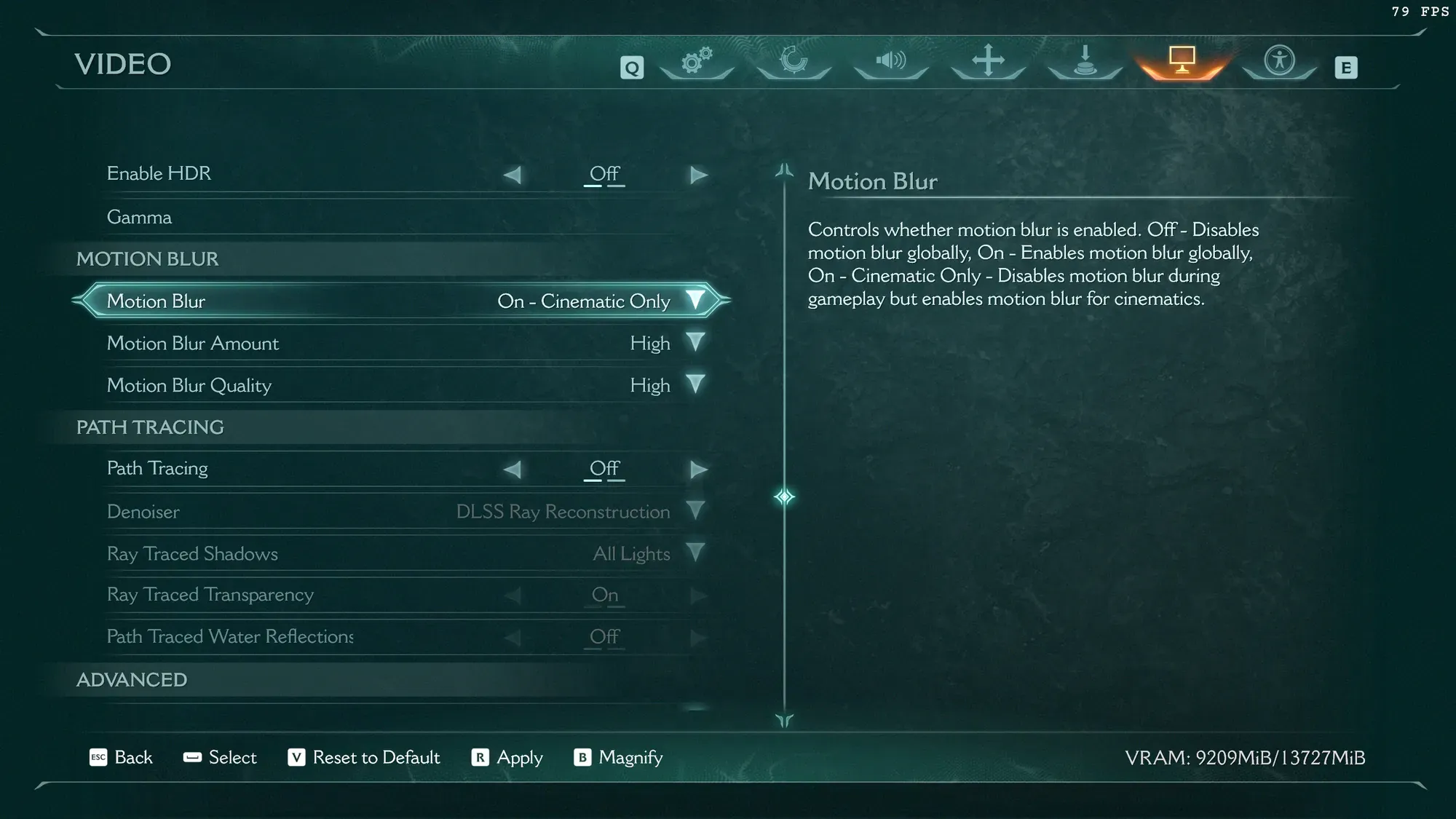Viewport: 1456px width, 819px height.
Task: Click left arrow for Enable HDR
Action: click(513, 175)
